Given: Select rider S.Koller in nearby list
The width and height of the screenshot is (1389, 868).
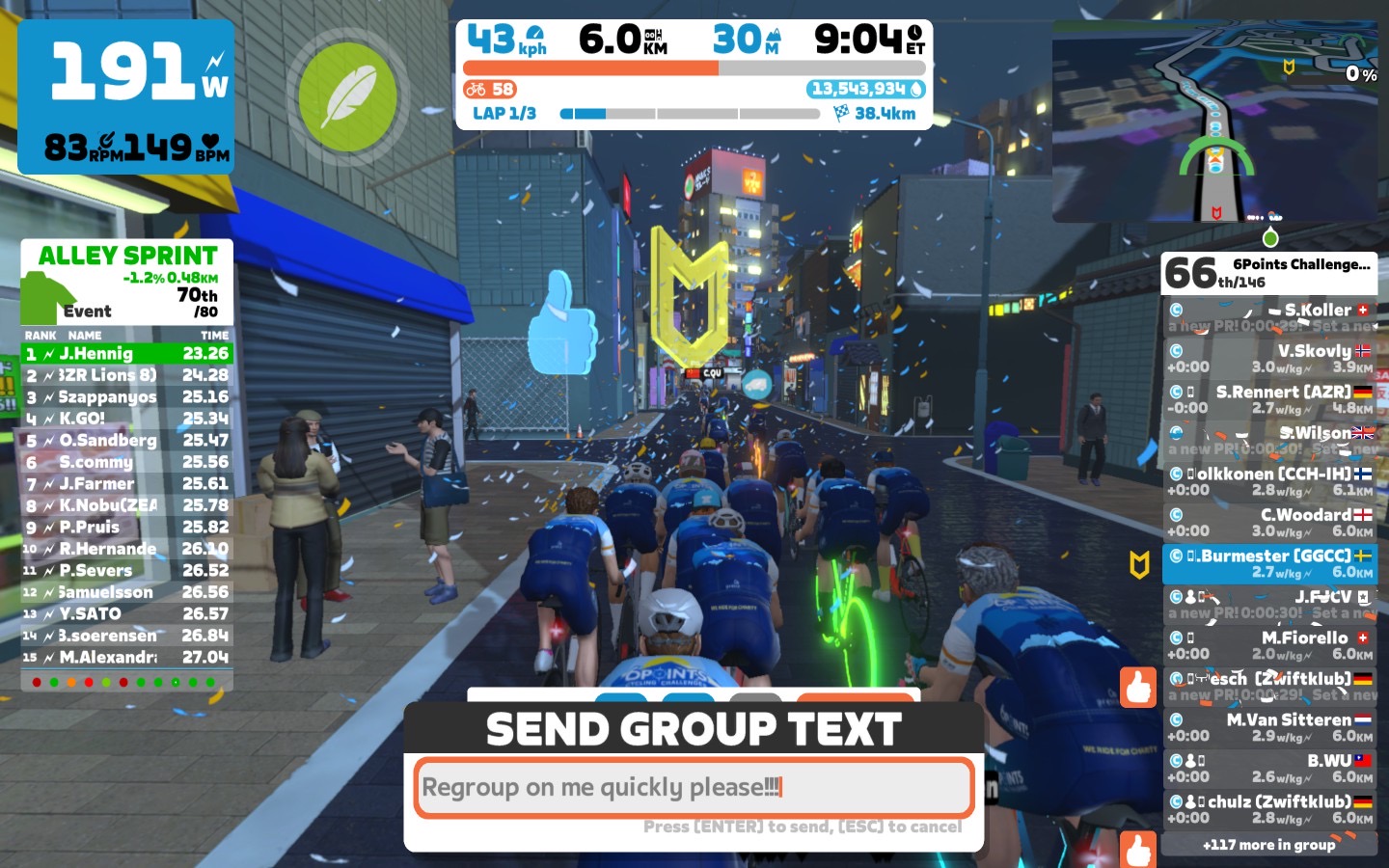Looking at the screenshot, I should click(x=1269, y=317).
